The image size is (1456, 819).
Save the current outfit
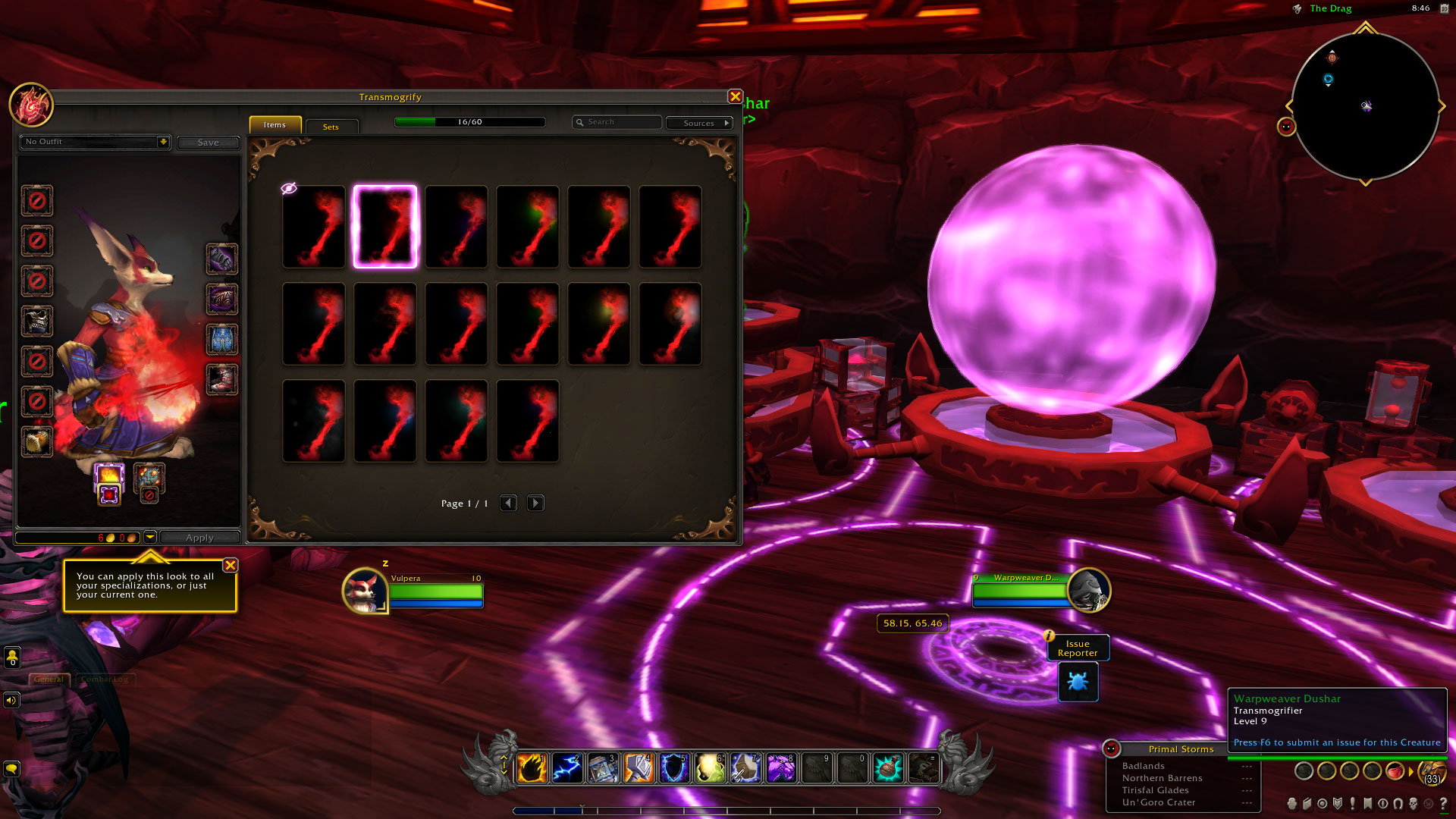(208, 143)
